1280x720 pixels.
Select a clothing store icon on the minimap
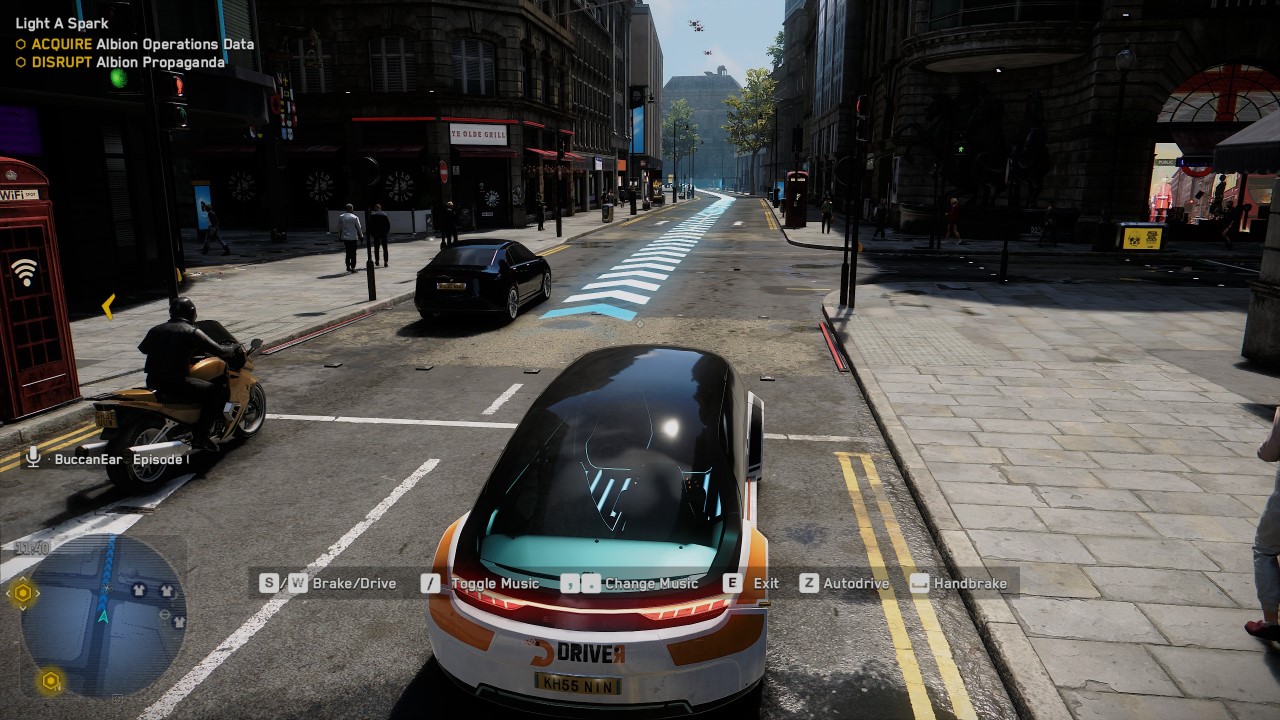(139, 589)
